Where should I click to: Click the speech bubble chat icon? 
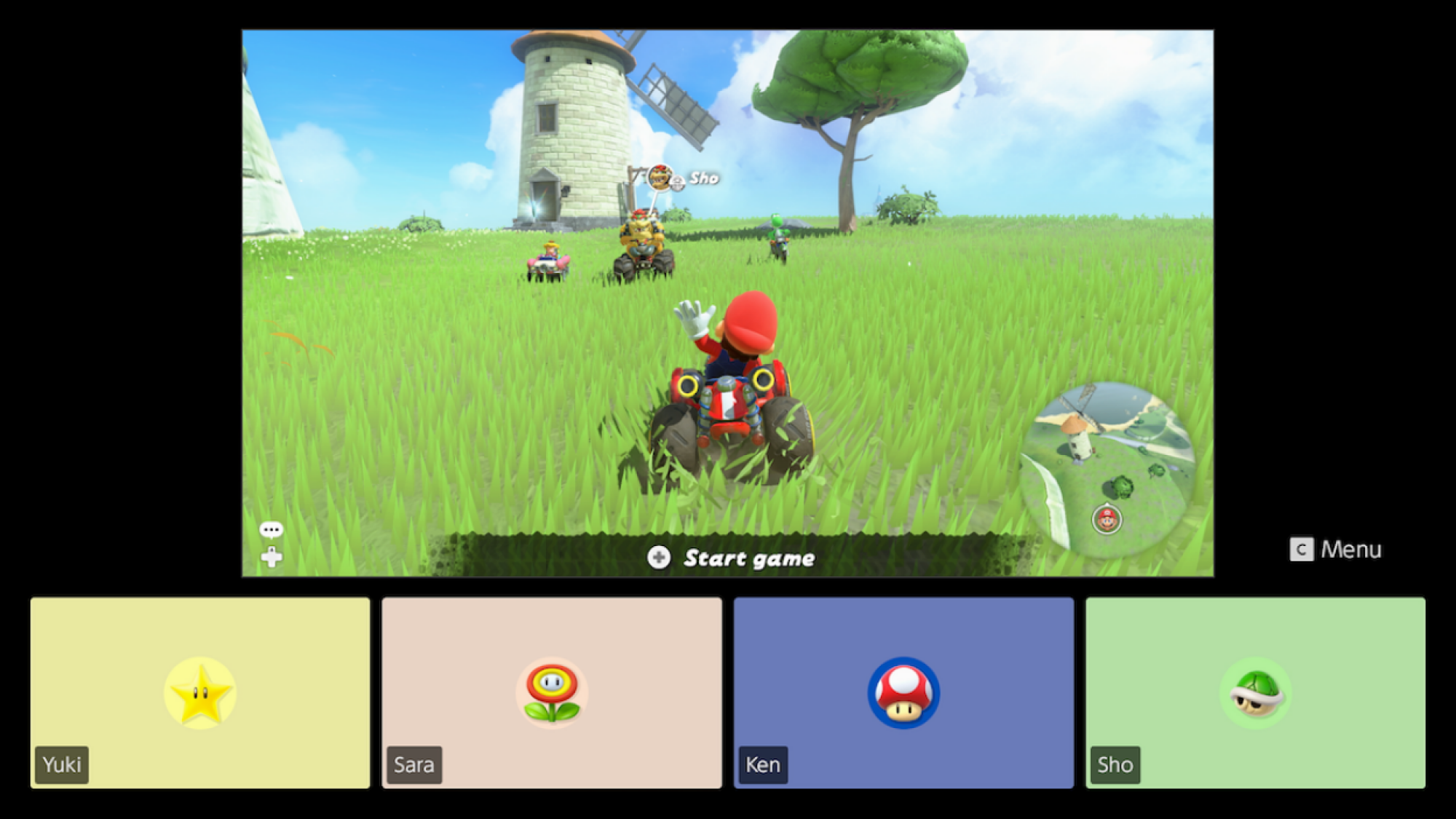tap(271, 529)
